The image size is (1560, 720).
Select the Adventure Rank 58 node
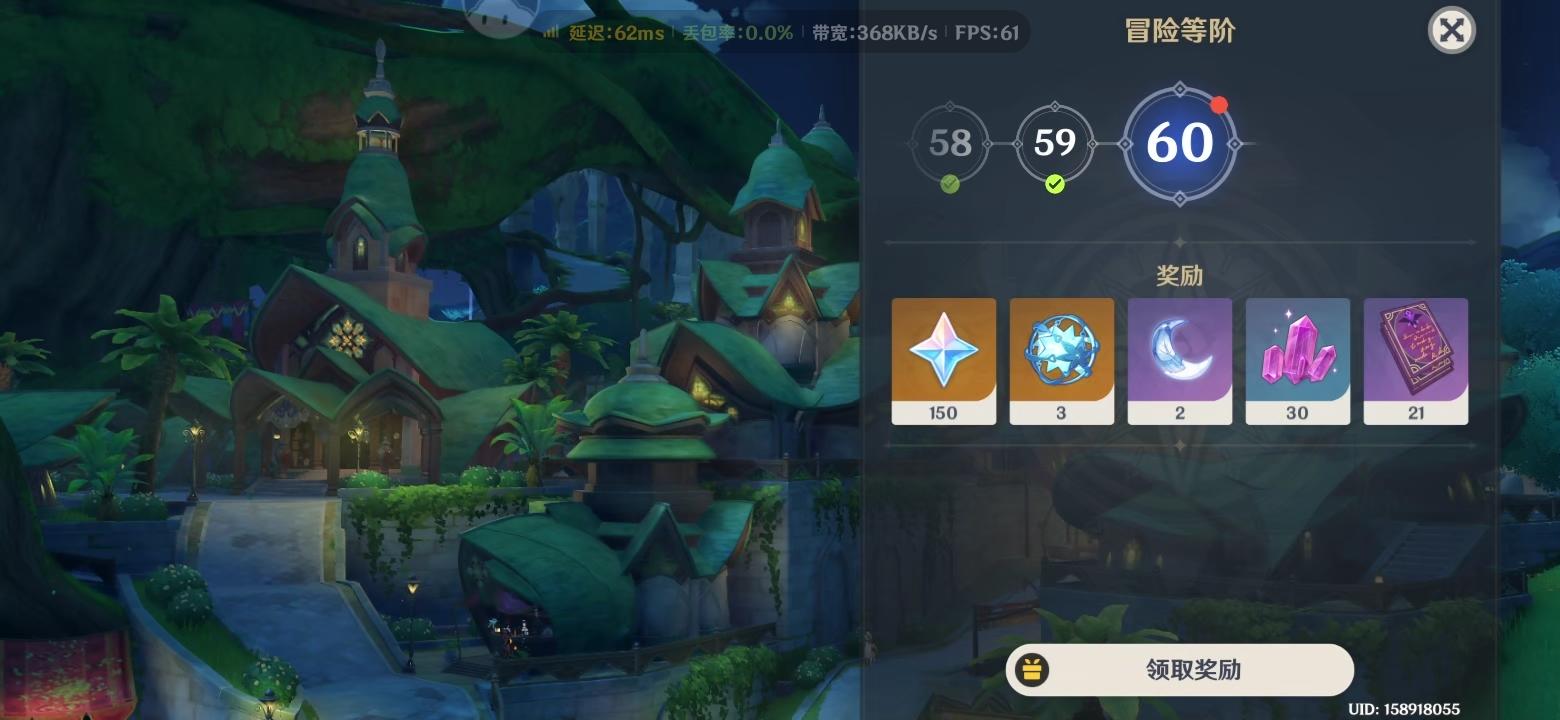pyautogui.click(x=948, y=143)
